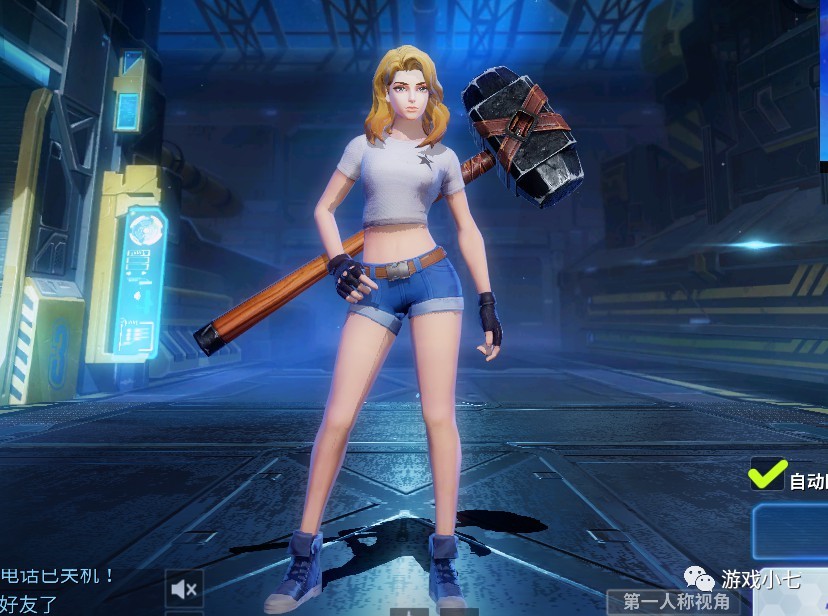The width and height of the screenshot is (828, 616).
Task: Switch to 第一人称视角 view
Action: [x=681, y=601]
